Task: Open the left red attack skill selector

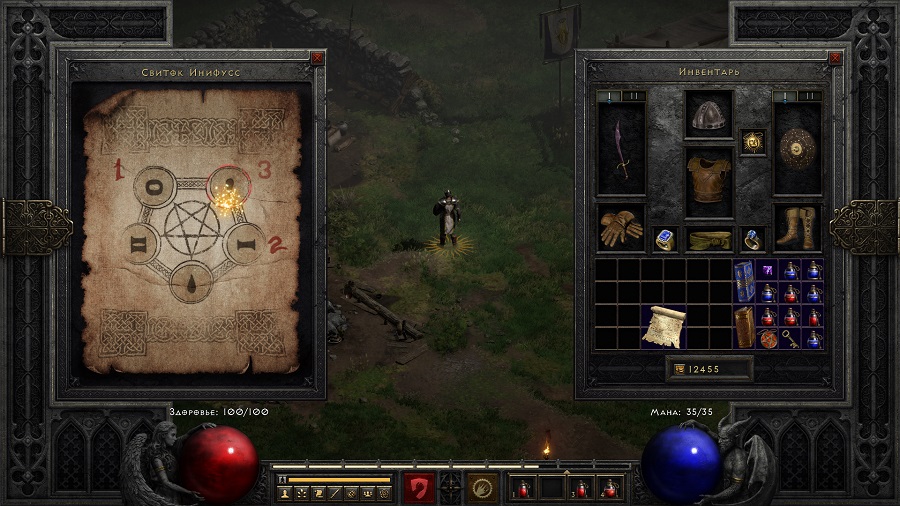Action: click(x=420, y=488)
